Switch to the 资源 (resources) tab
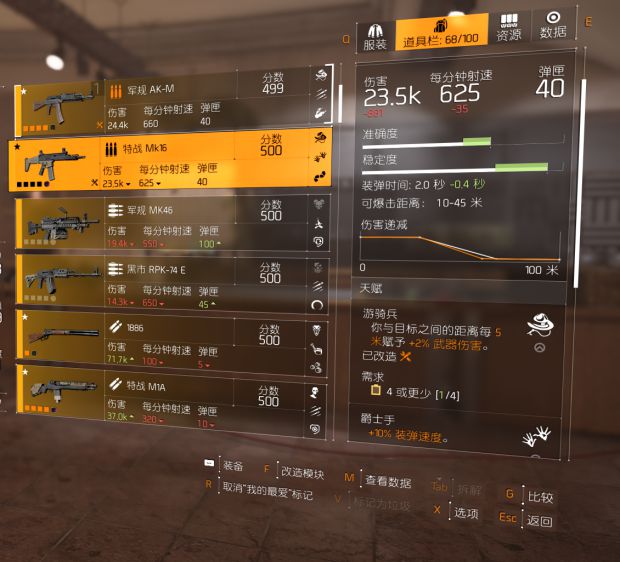620x562 pixels. coord(509,27)
